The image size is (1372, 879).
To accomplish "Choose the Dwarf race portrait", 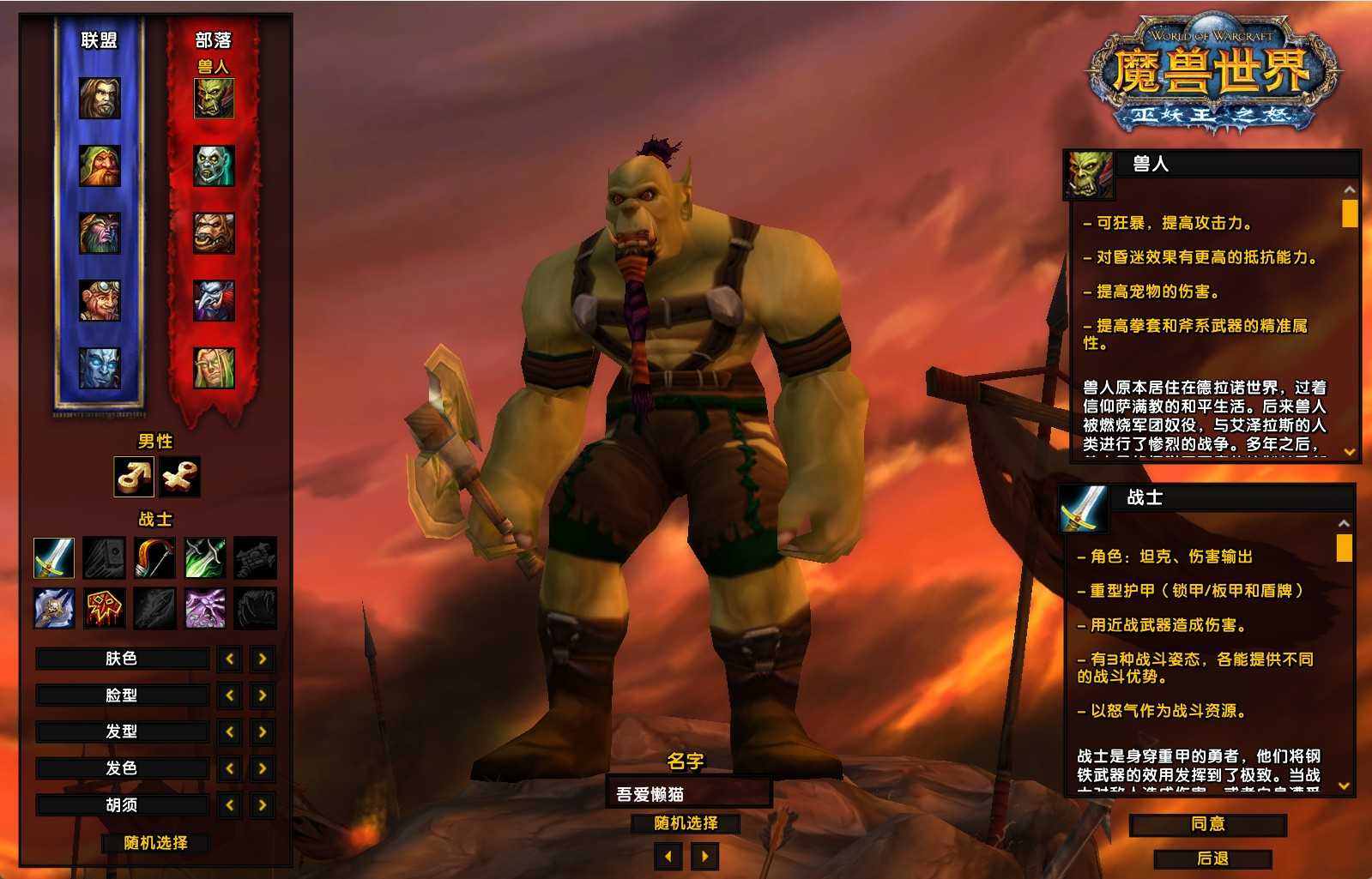I will [100, 166].
